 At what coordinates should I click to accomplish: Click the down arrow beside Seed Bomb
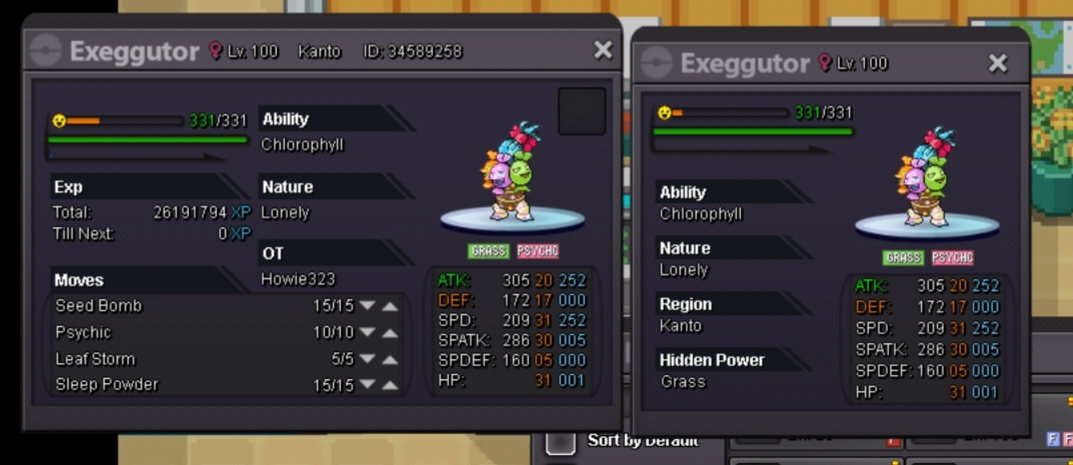click(x=367, y=306)
